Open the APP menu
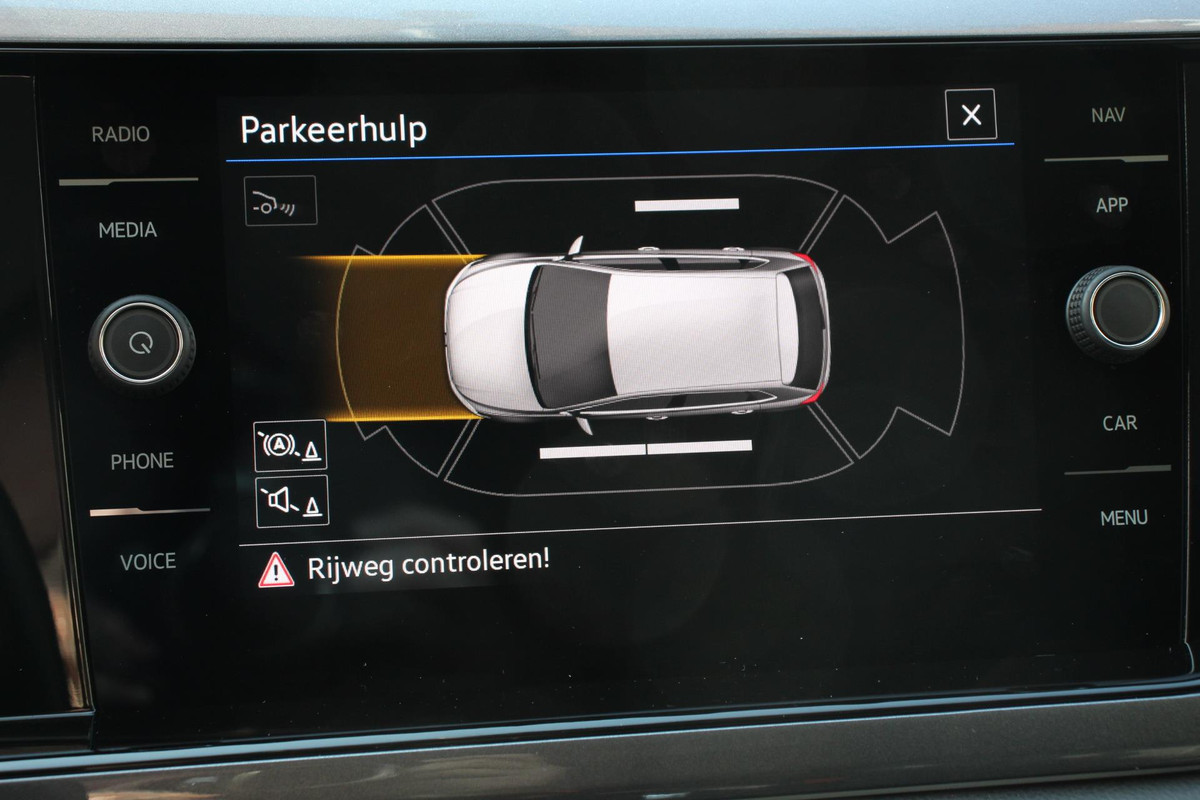Image resolution: width=1200 pixels, height=800 pixels. coord(1112,205)
